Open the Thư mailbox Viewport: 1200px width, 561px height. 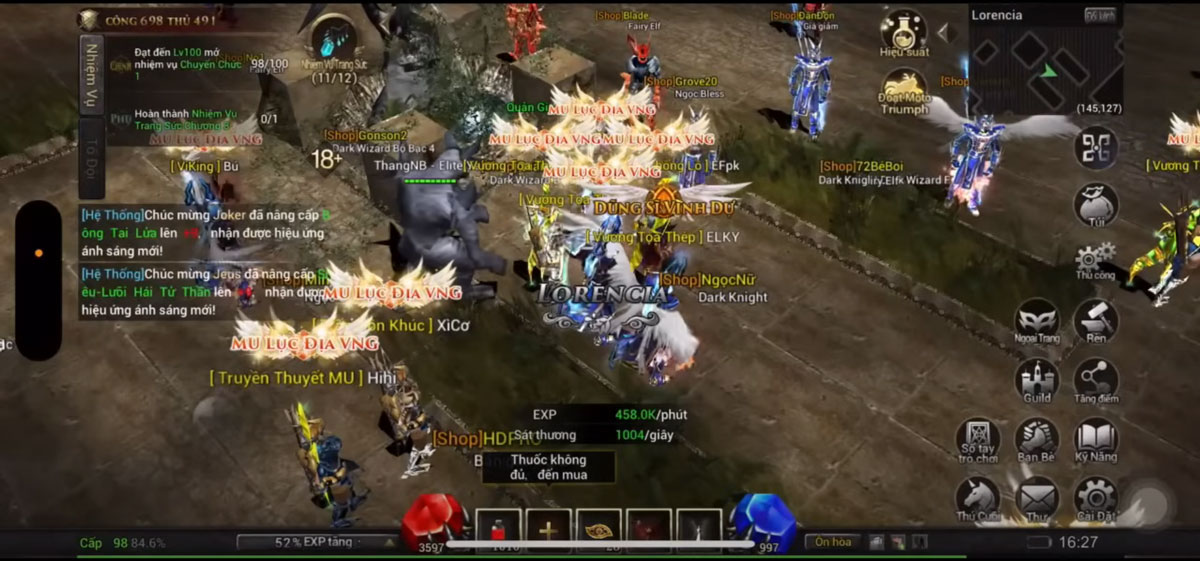pos(1037,498)
